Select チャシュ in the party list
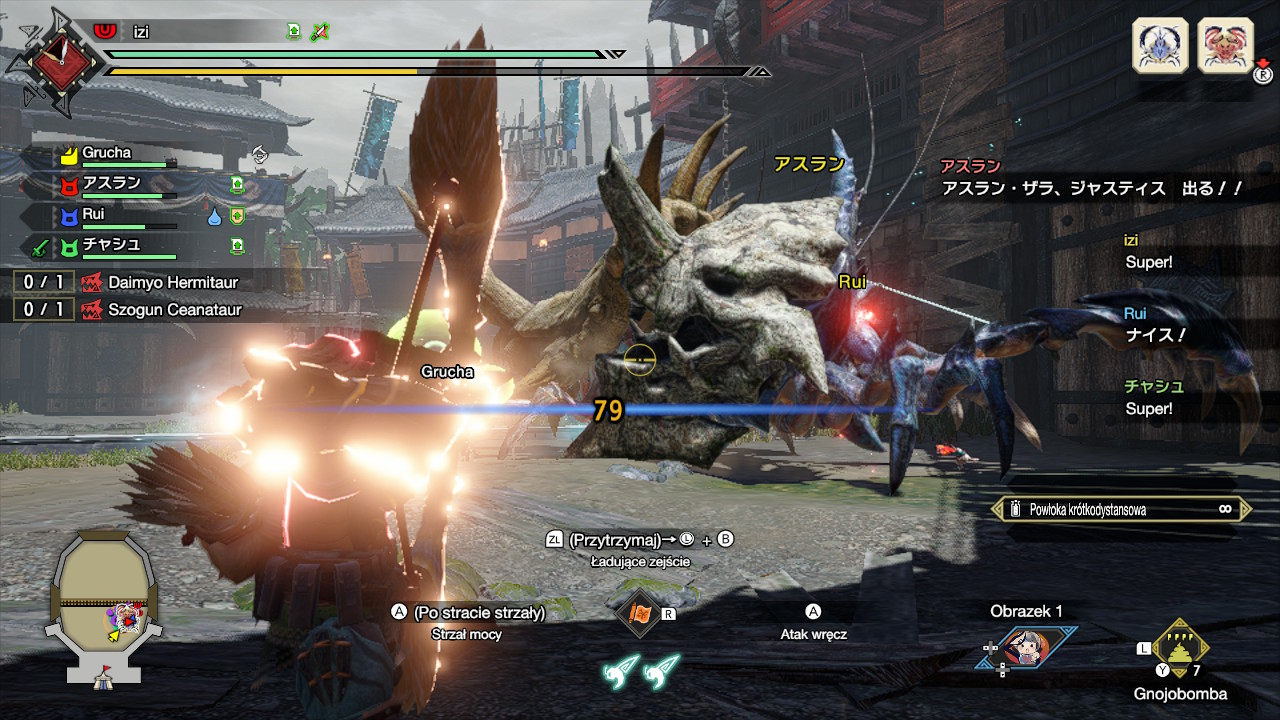Screen dimensions: 1280x720 pos(108,247)
